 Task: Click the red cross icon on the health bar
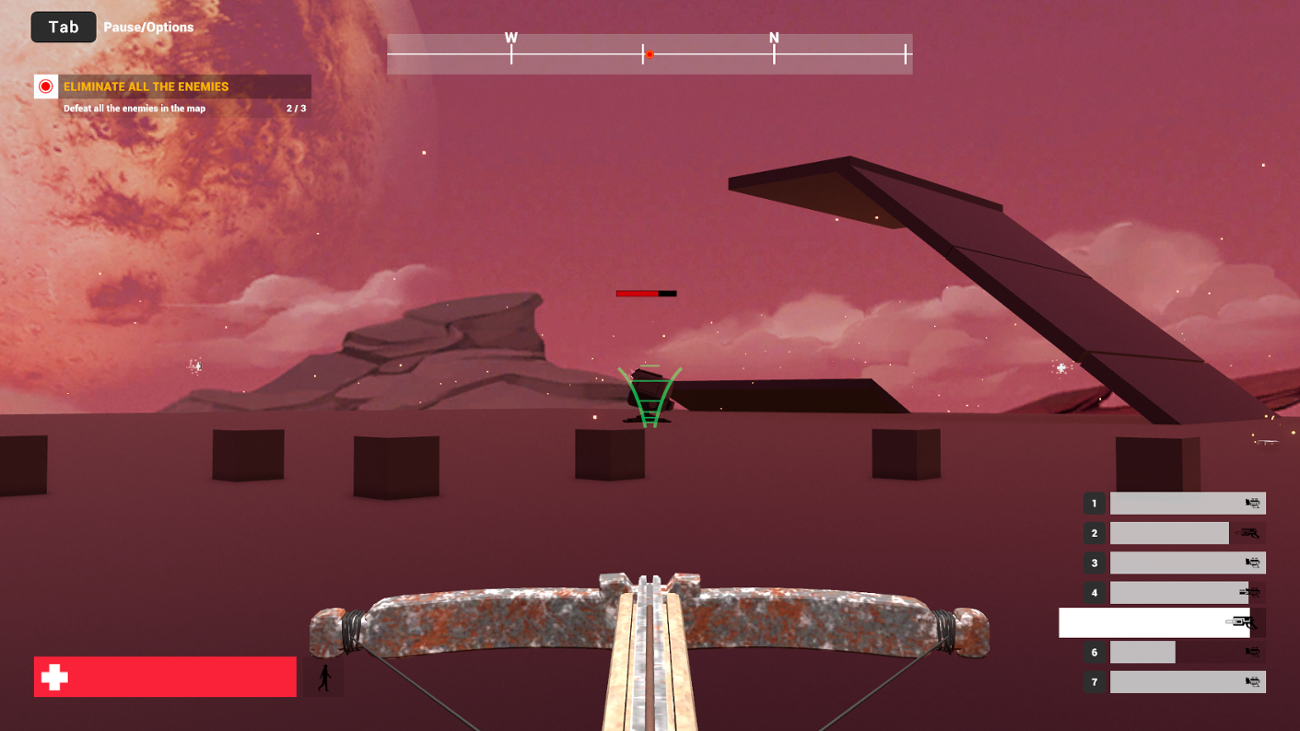(55, 677)
